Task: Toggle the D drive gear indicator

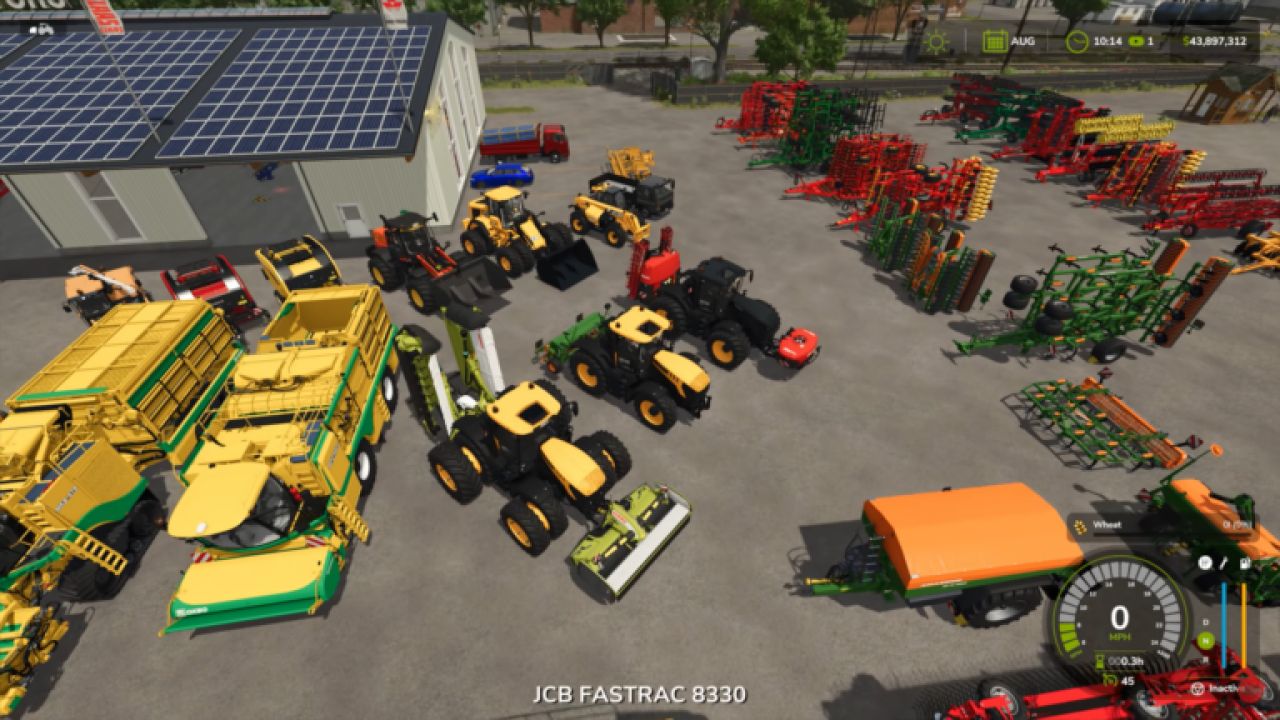Action: coord(1204,622)
